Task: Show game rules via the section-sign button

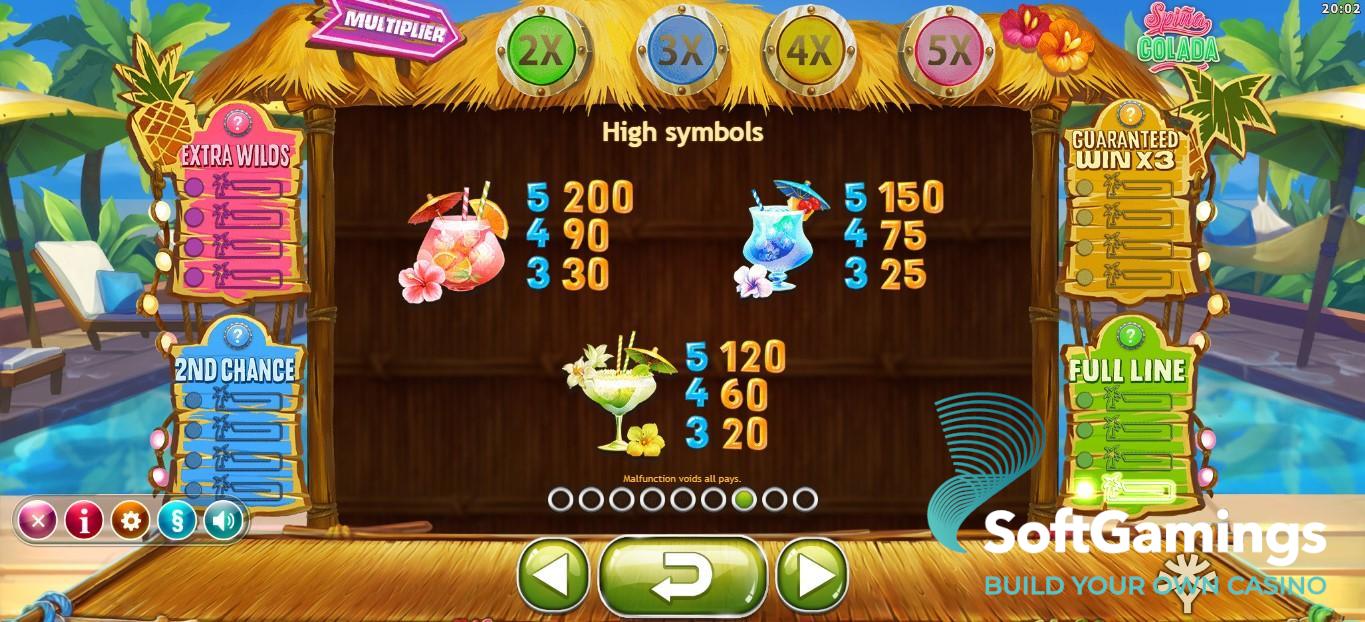Action: 177,520
